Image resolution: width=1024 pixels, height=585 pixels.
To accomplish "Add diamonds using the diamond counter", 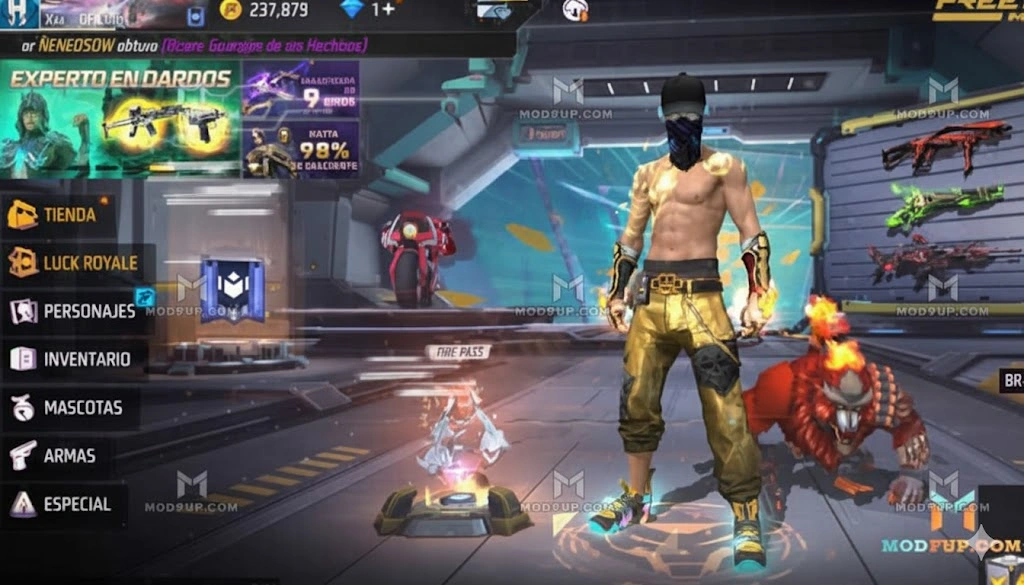I will 366,10.
